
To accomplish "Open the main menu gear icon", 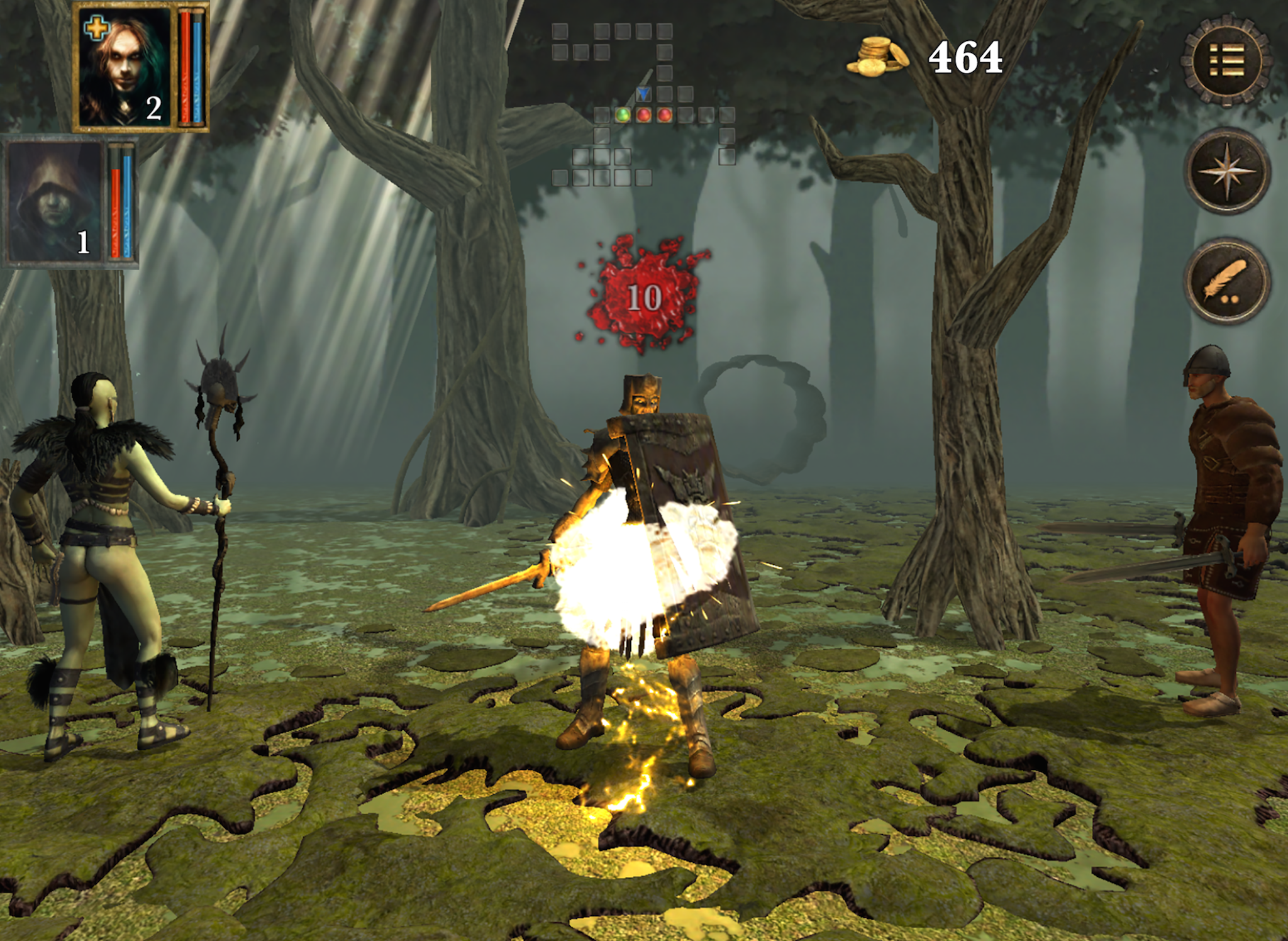I will (1227, 58).
